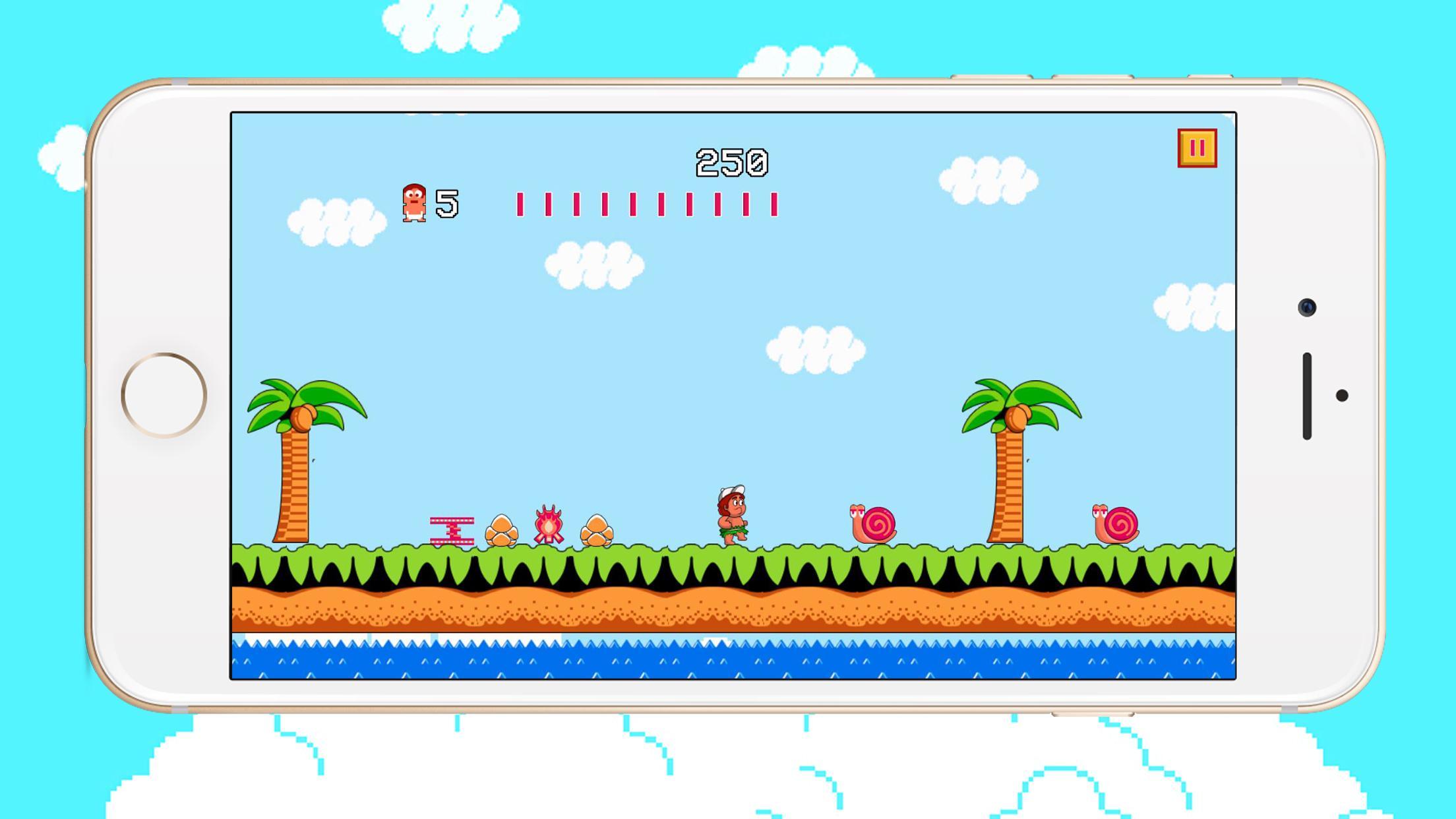Tap the first pink tick of the health bar
The height and width of the screenshot is (819, 1456).
(520, 204)
